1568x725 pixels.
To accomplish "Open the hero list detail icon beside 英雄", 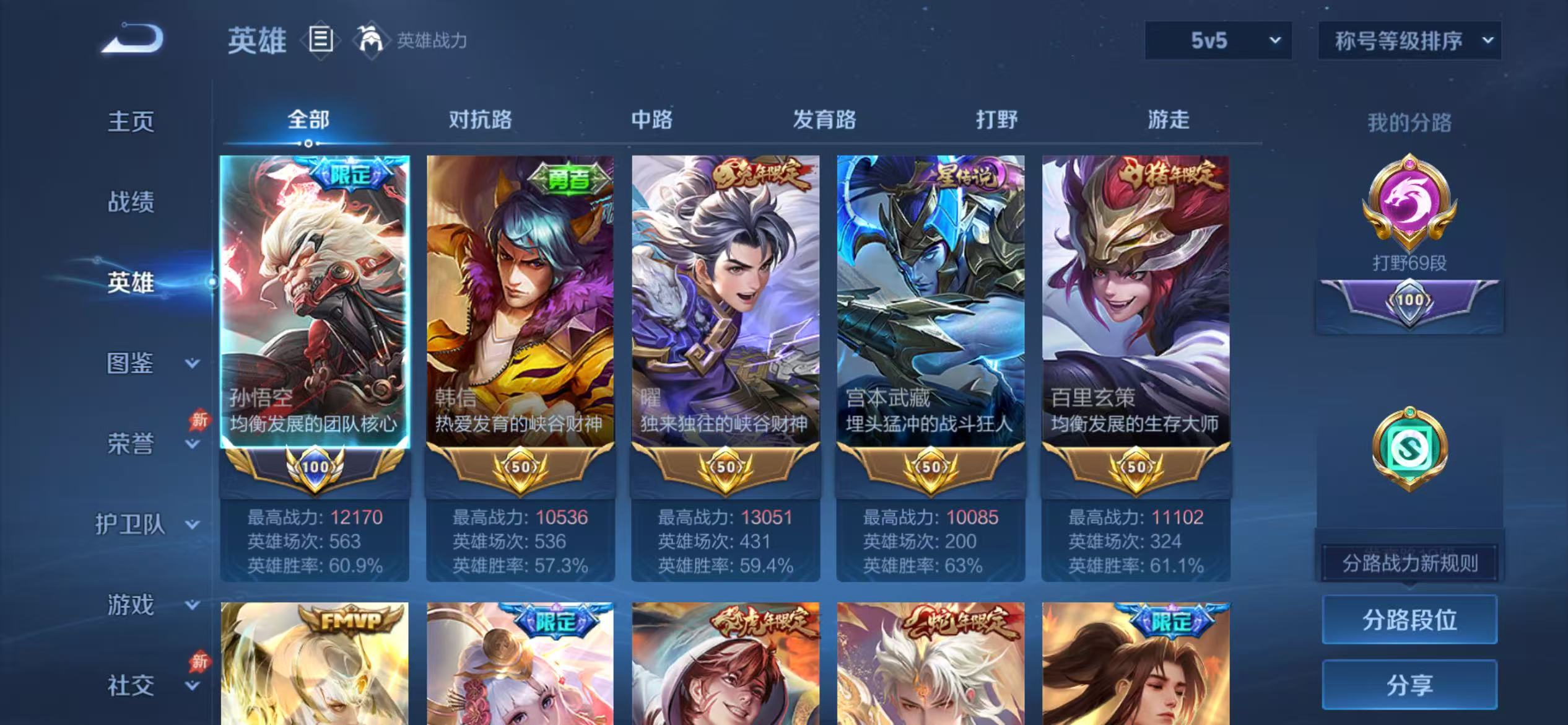I will click(320, 40).
